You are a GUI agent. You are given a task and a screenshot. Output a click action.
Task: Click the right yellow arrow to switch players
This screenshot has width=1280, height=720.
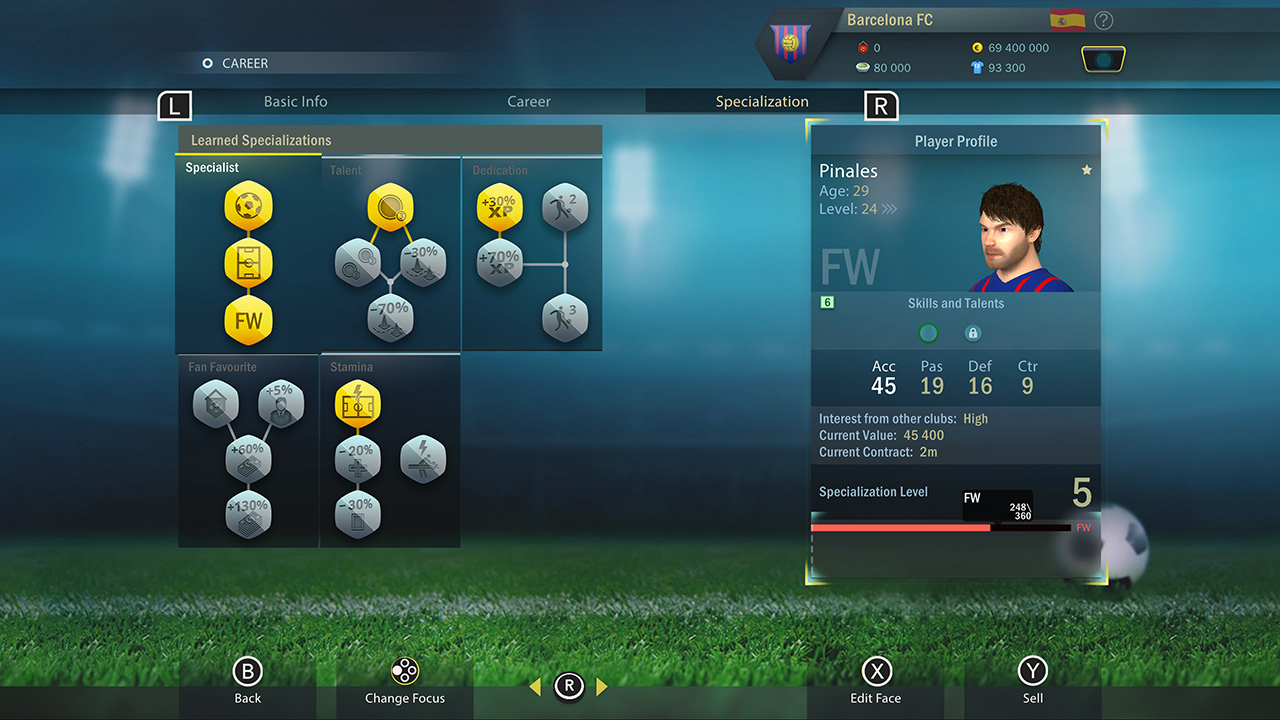[x=602, y=687]
